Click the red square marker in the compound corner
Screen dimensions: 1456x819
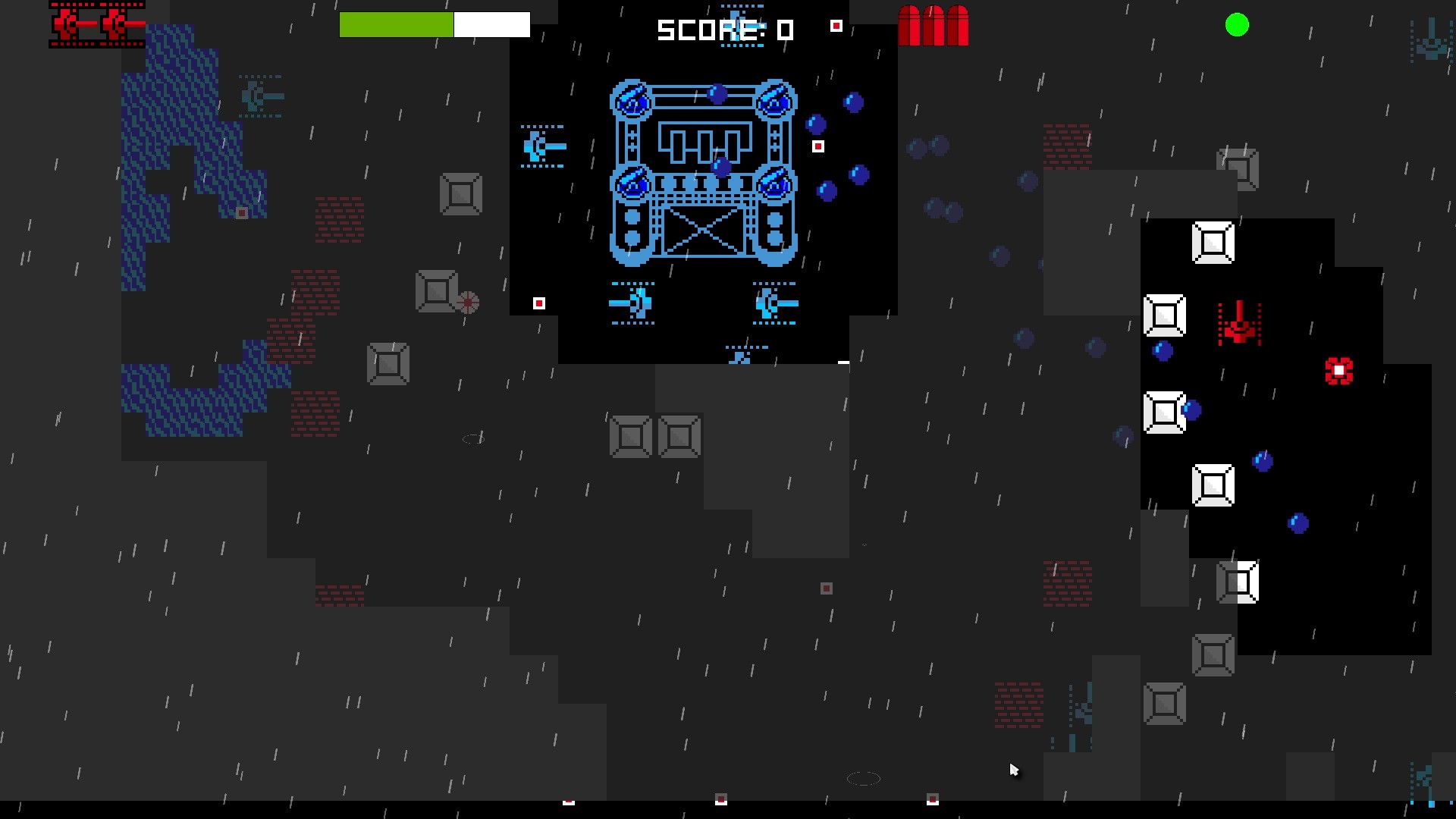point(539,303)
